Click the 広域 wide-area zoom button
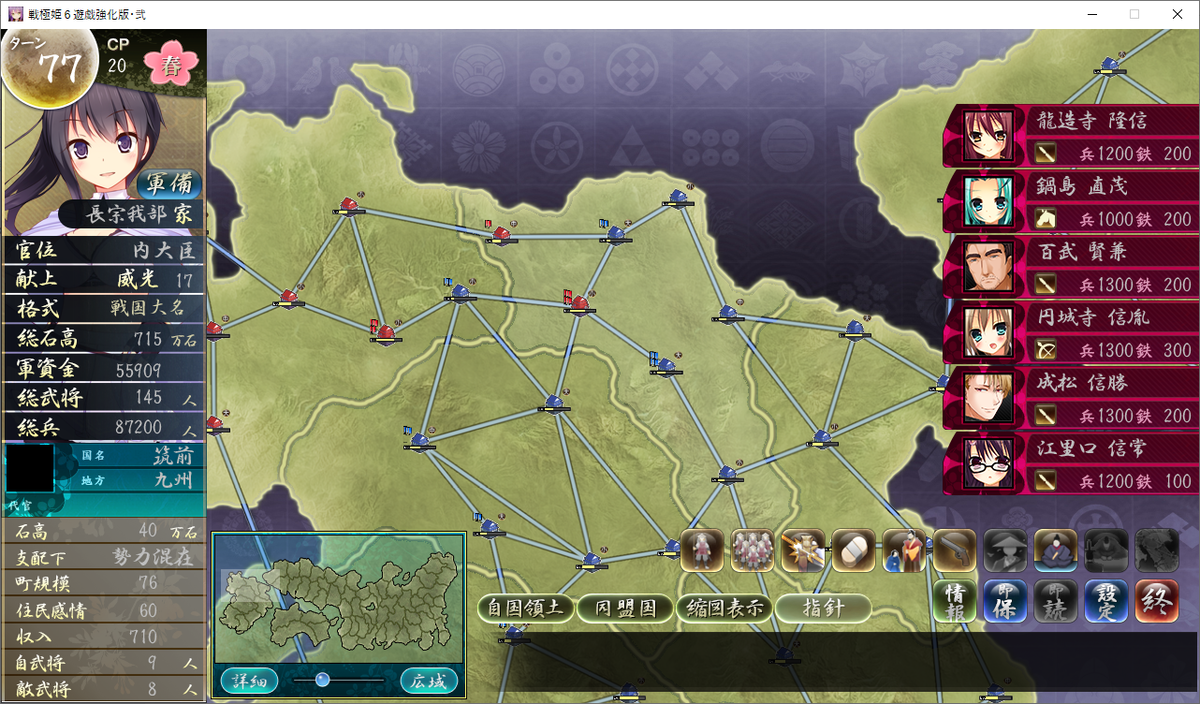The height and width of the screenshot is (704, 1200). point(429,681)
